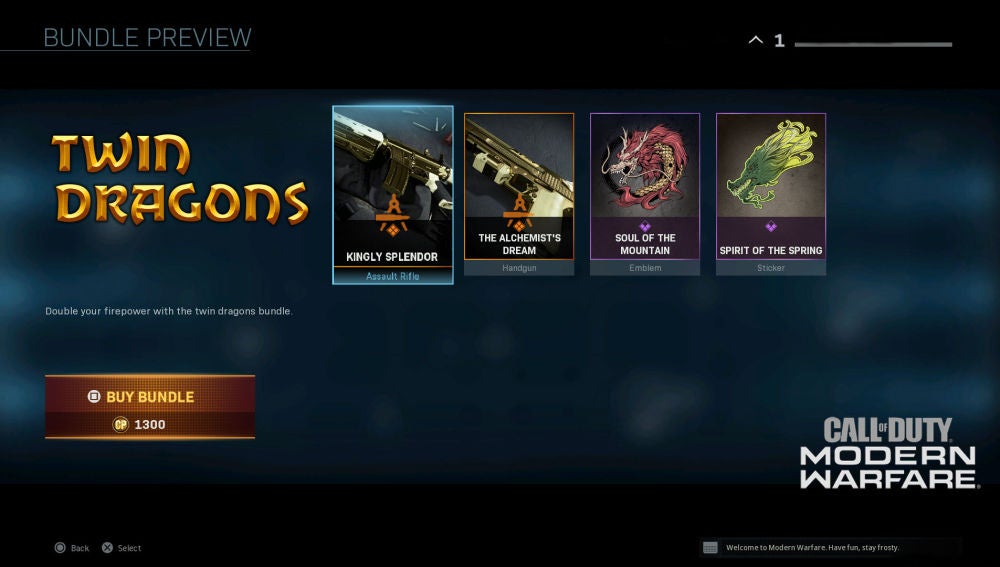Choose The Alchemist's Dream handgun card
The width and height of the screenshot is (1000, 567).
[x=519, y=193]
